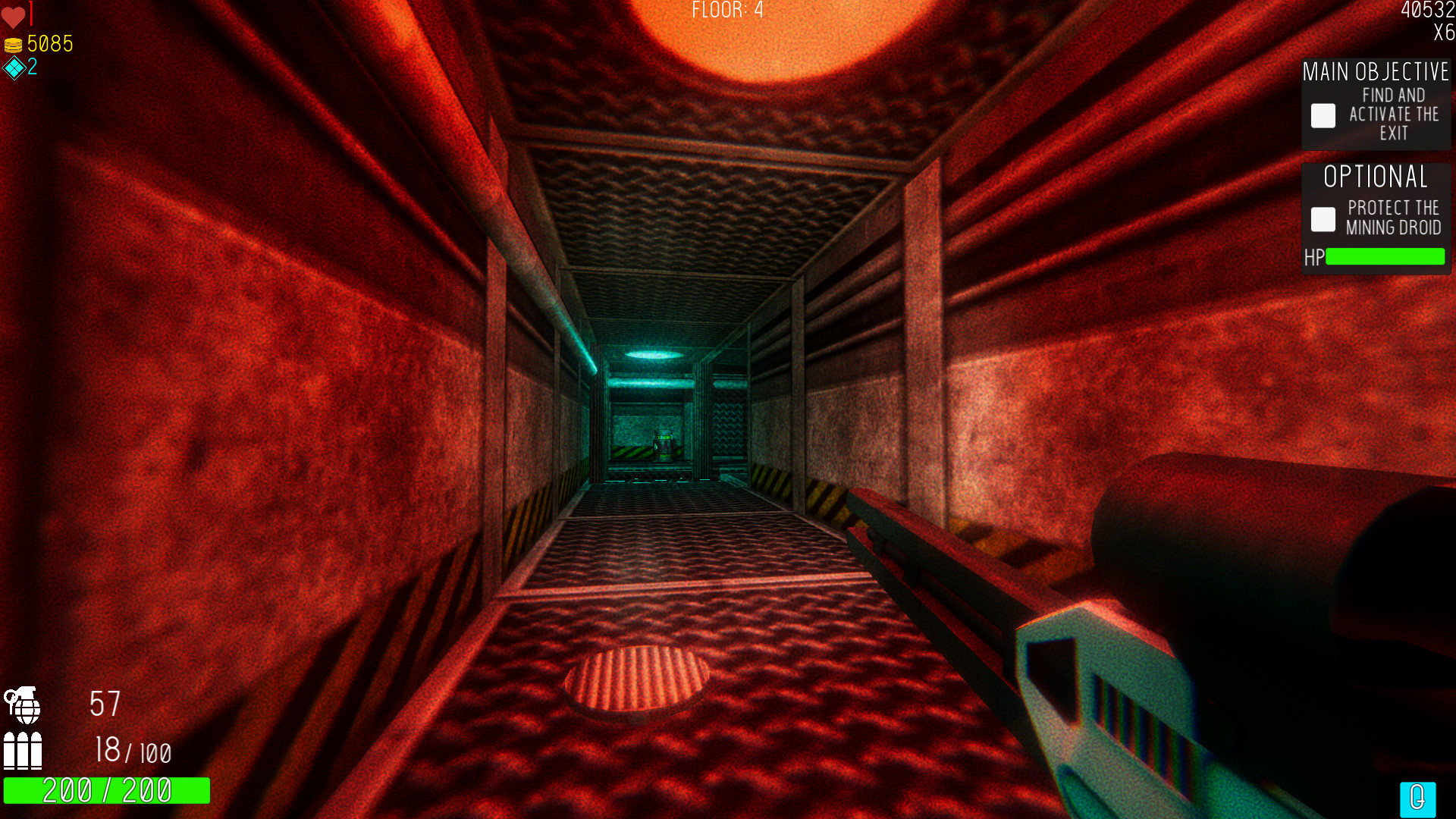Select the coin total 5085 text
Viewport: 1456px width, 819px height.
49,44
